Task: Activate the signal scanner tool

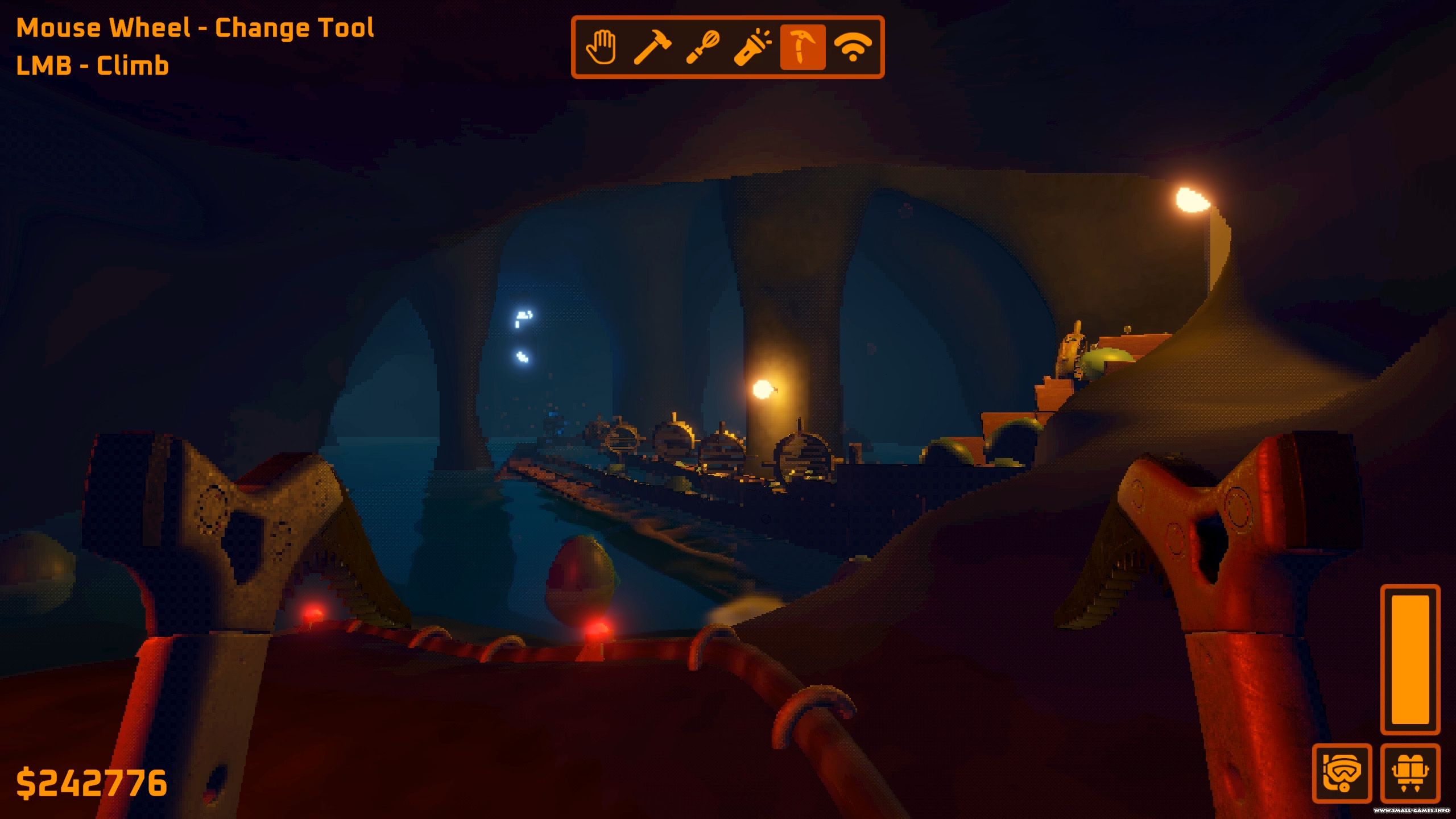Action: pyautogui.click(x=853, y=47)
